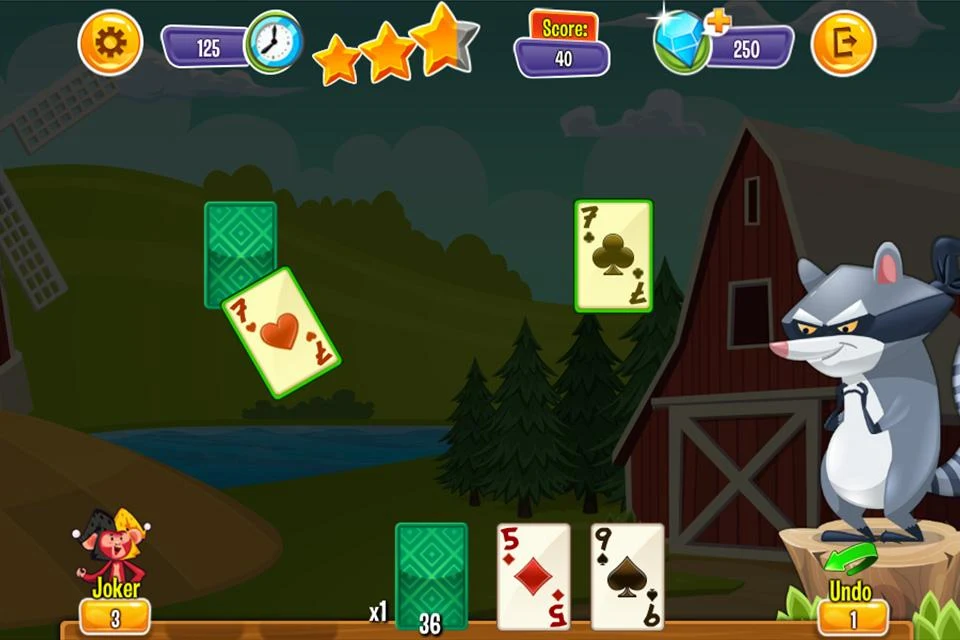960x640 pixels.
Task: Add more gems with the diamond icon
Action: [x=684, y=43]
